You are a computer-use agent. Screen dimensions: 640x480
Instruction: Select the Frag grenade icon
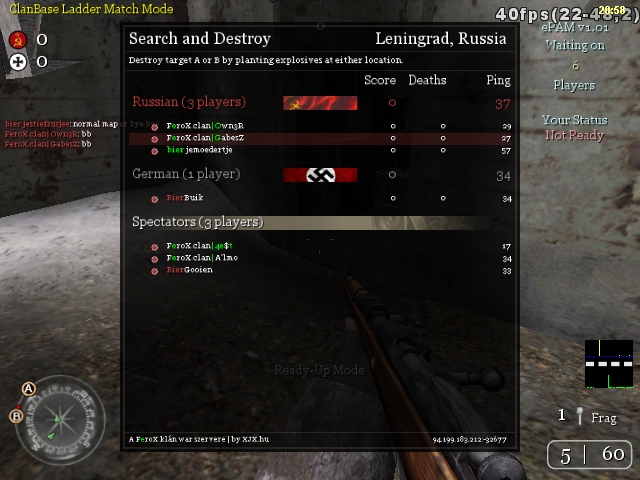coord(579,416)
